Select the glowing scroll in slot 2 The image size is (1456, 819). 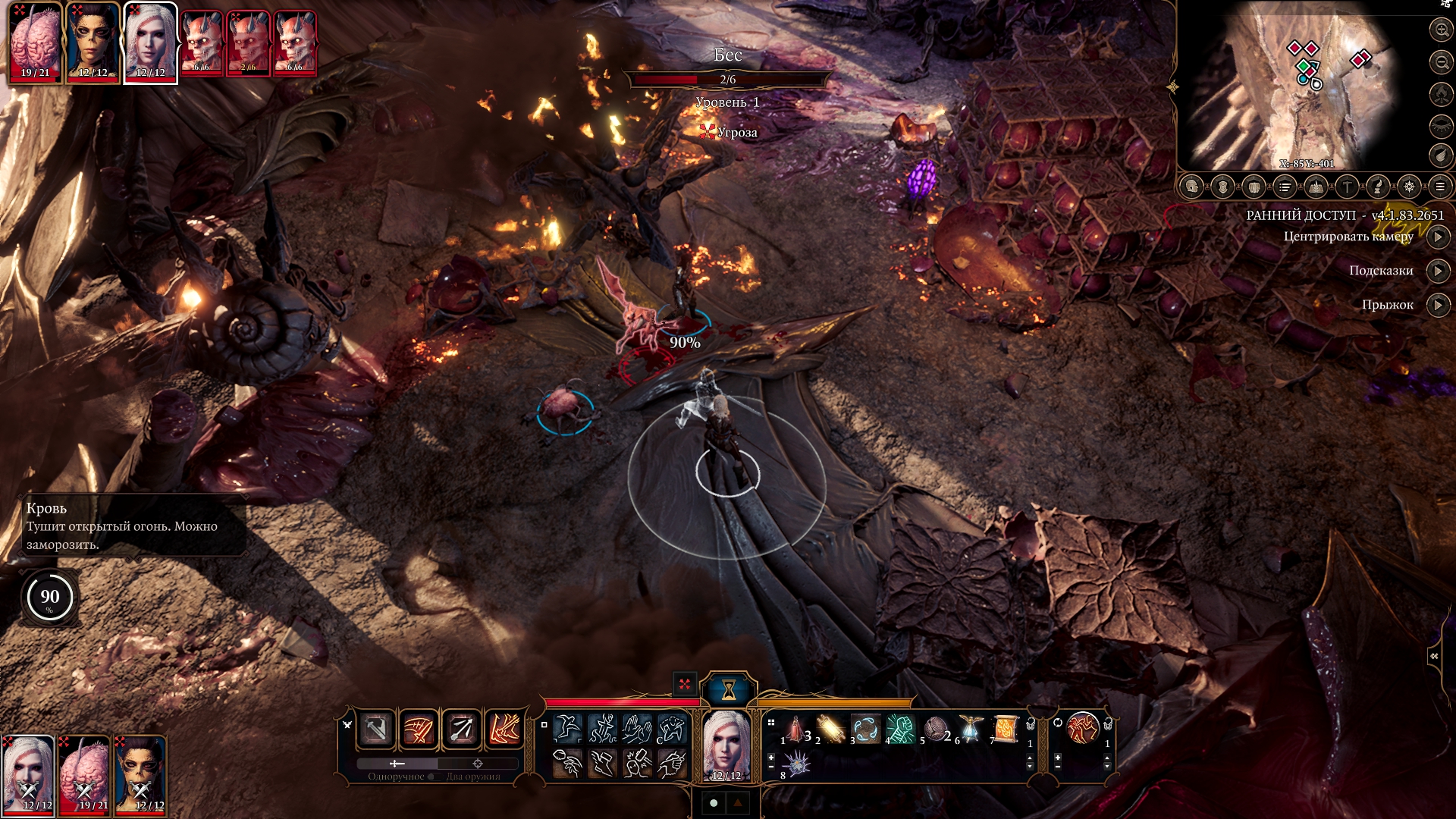tap(831, 730)
